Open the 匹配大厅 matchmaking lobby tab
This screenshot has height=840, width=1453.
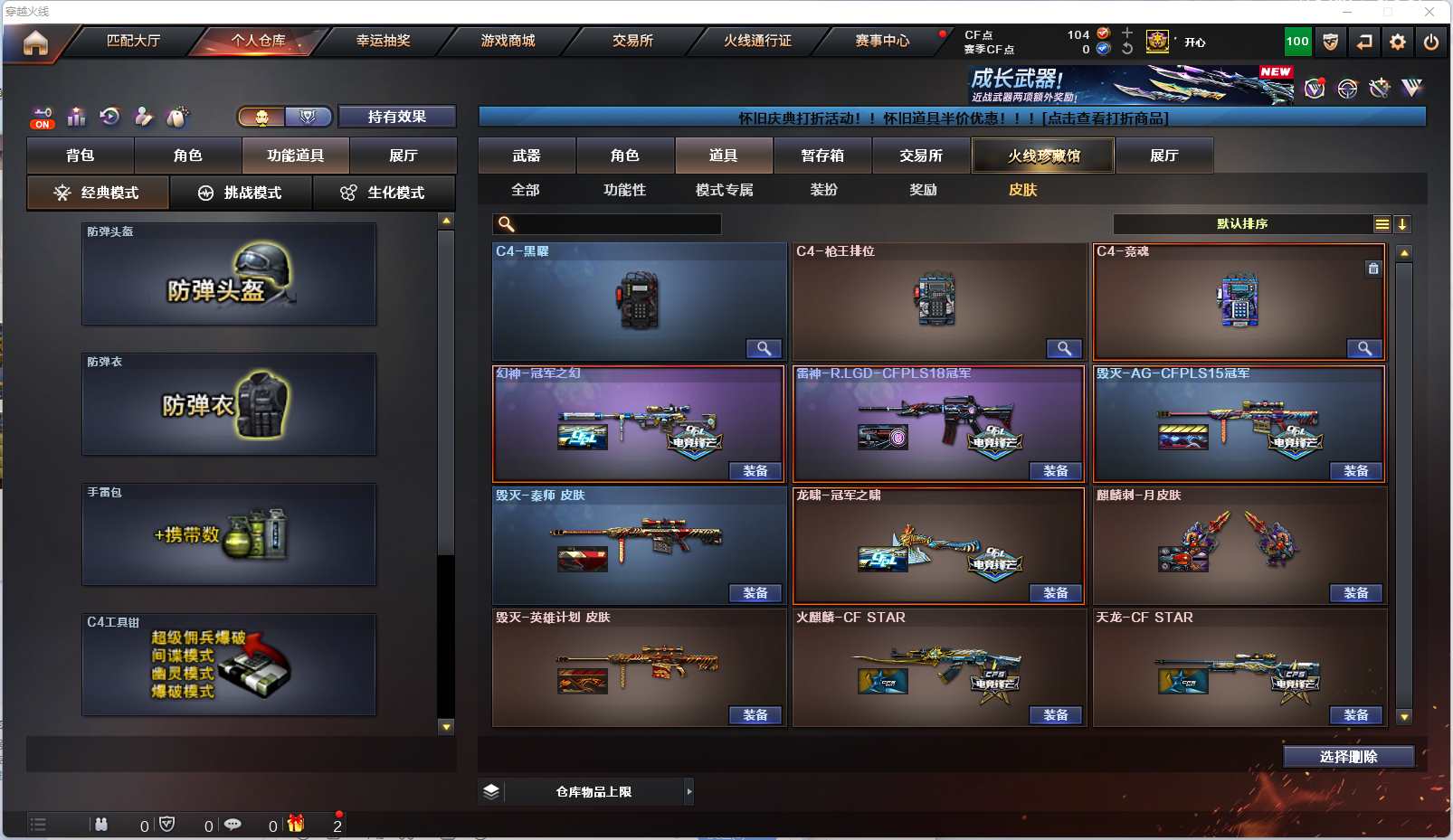[133, 41]
